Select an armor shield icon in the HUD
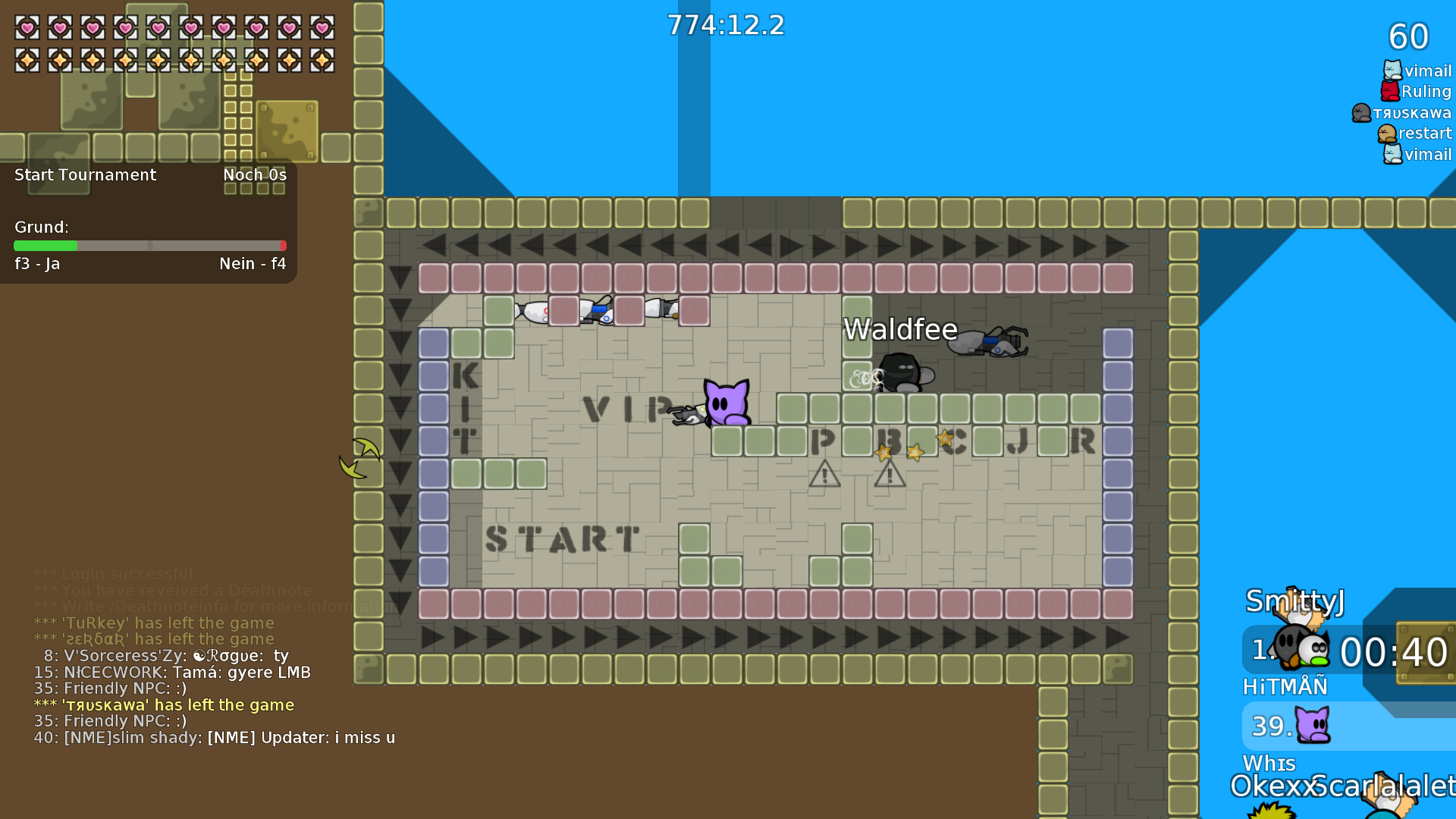Image resolution: width=1456 pixels, height=819 pixels. 27,59
